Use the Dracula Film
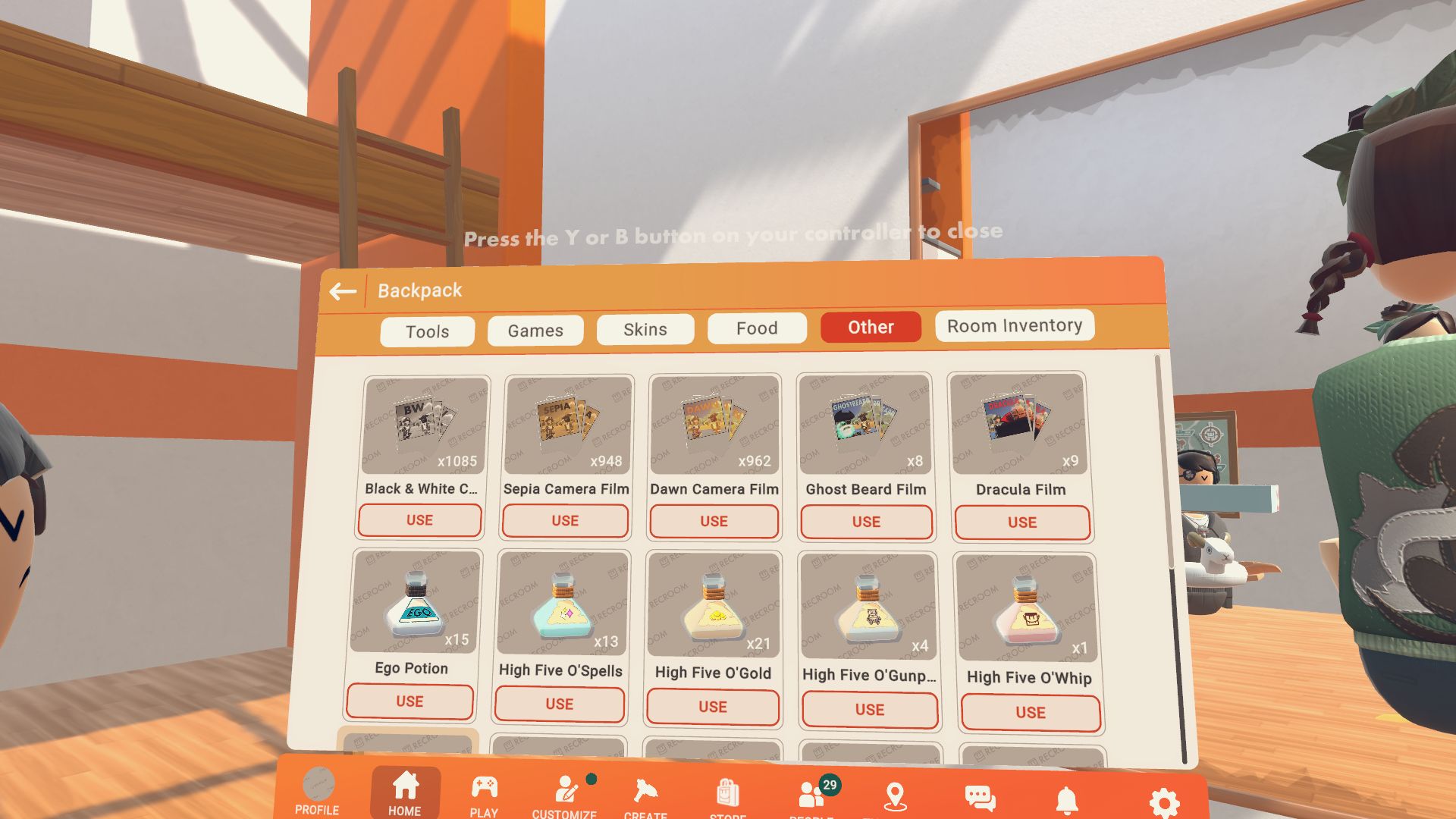The height and width of the screenshot is (819, 1456). (1022, 522)
